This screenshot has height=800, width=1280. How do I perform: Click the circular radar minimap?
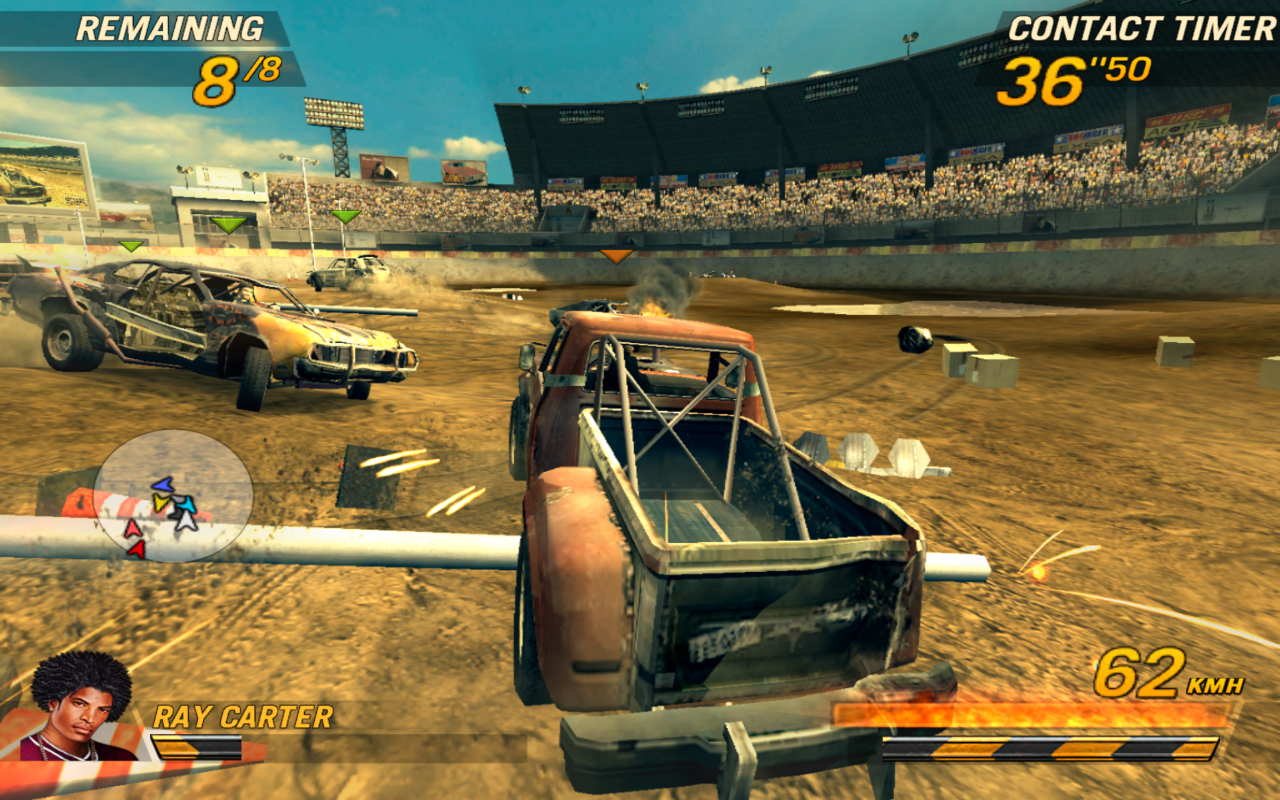[x=173, y=495]
